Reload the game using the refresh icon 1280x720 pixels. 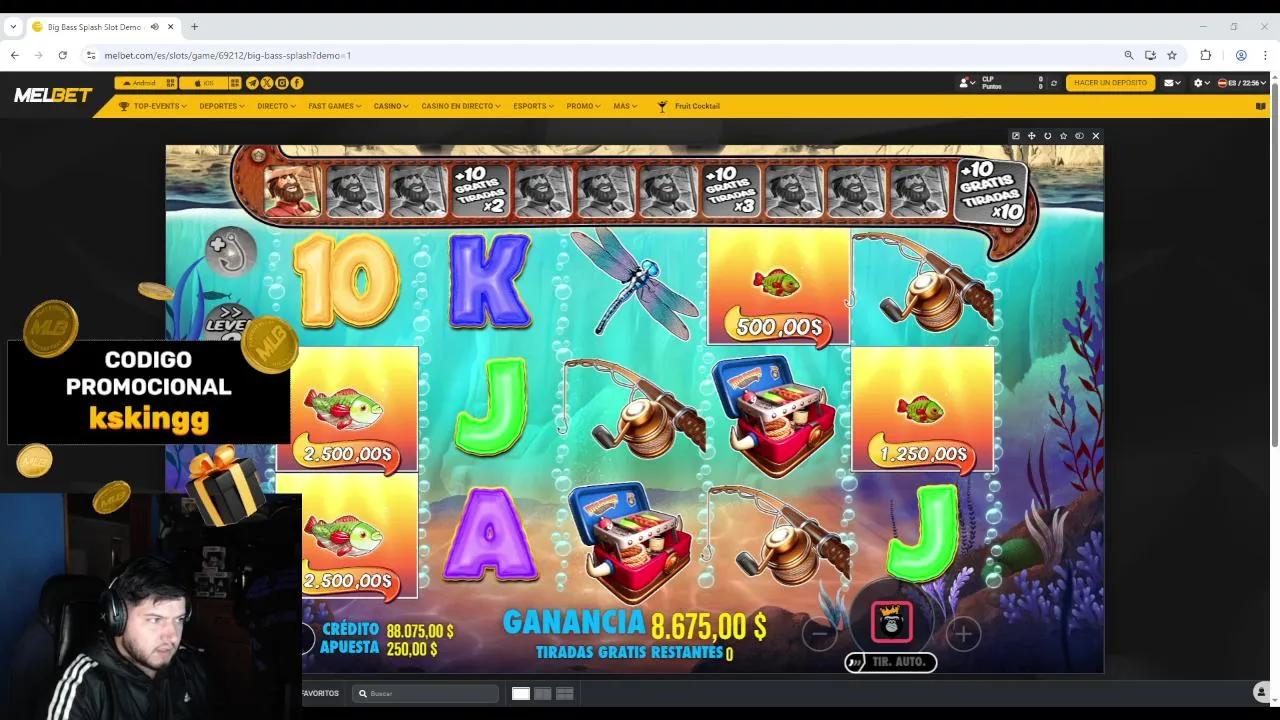pos(1046,135)
